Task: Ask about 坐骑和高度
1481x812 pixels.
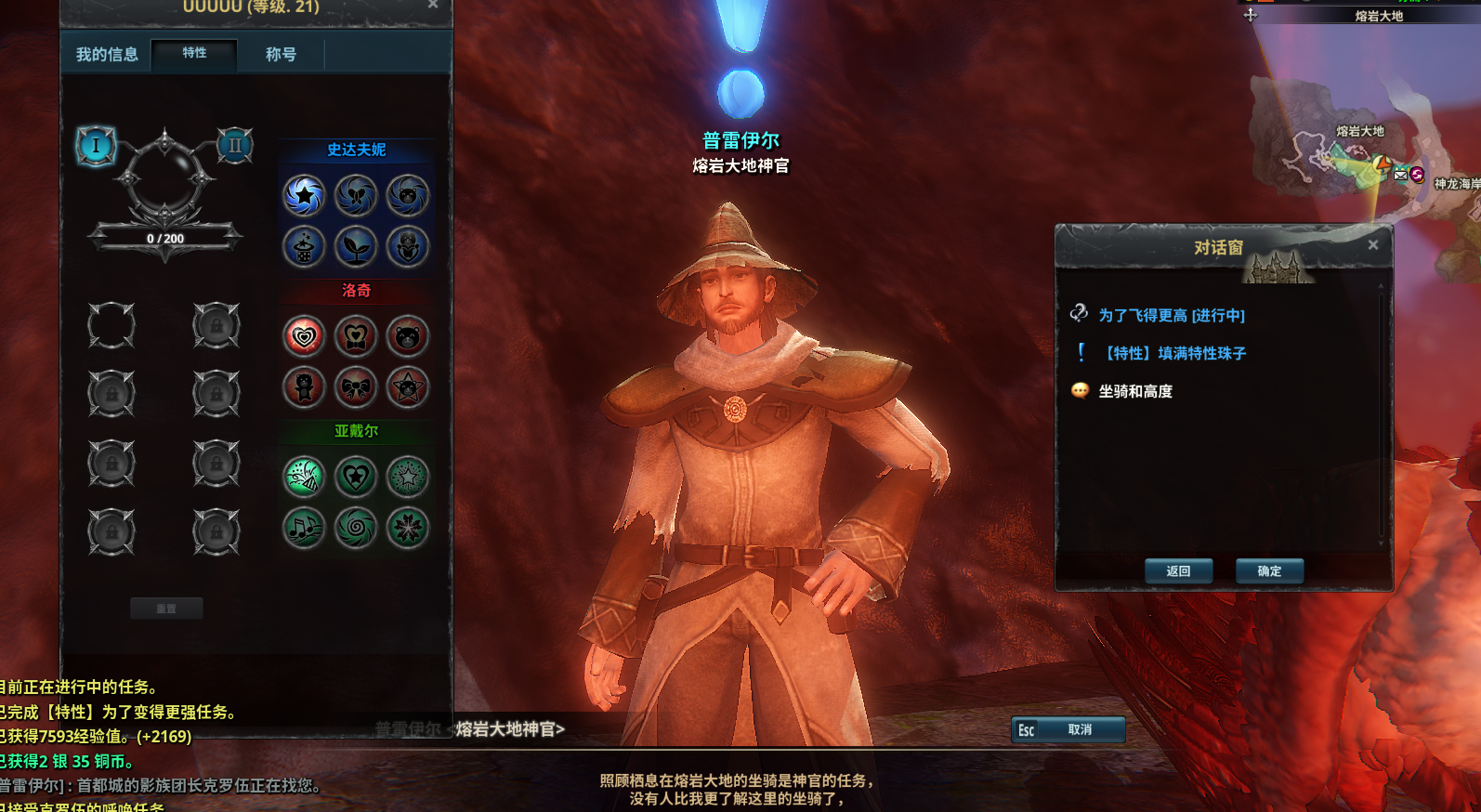Action: point(1135,391)
